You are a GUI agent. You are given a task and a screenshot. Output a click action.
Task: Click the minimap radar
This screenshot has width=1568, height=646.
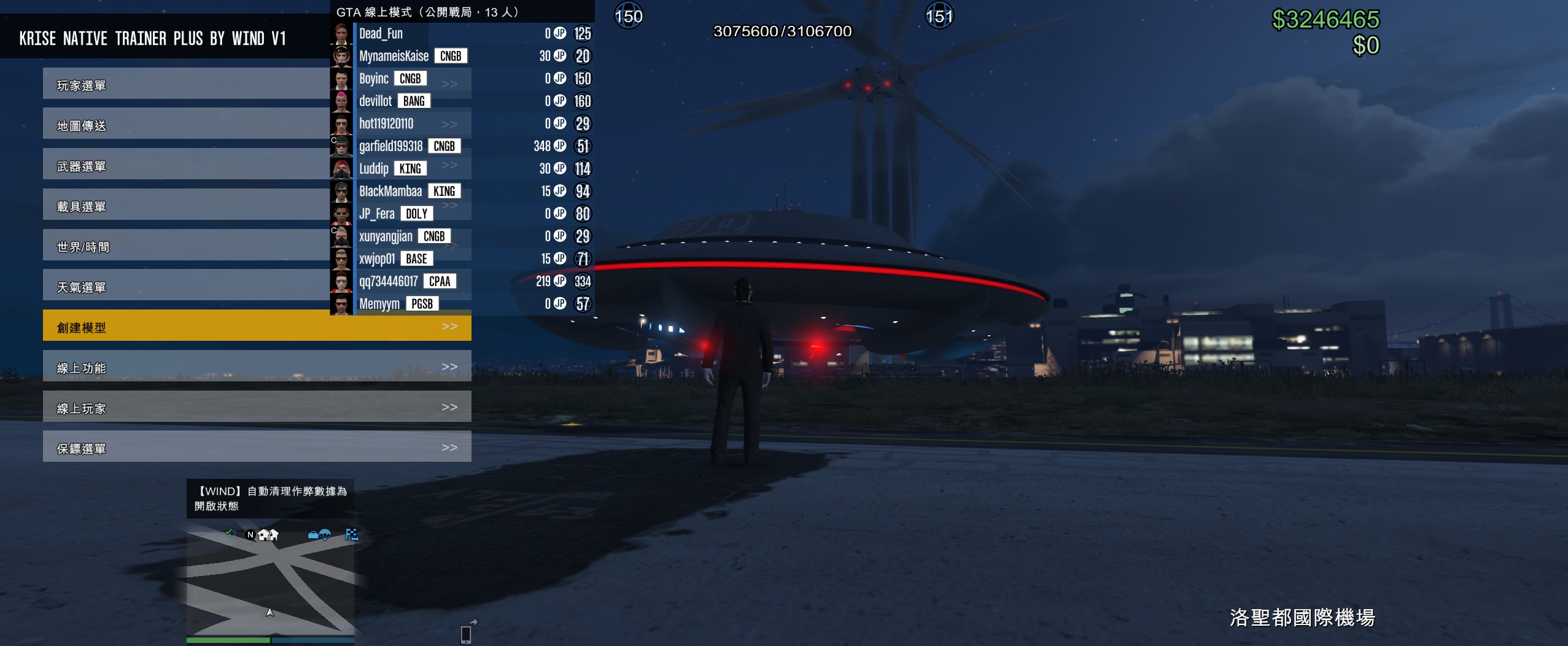pyautogui.click(x=270, y=582)
